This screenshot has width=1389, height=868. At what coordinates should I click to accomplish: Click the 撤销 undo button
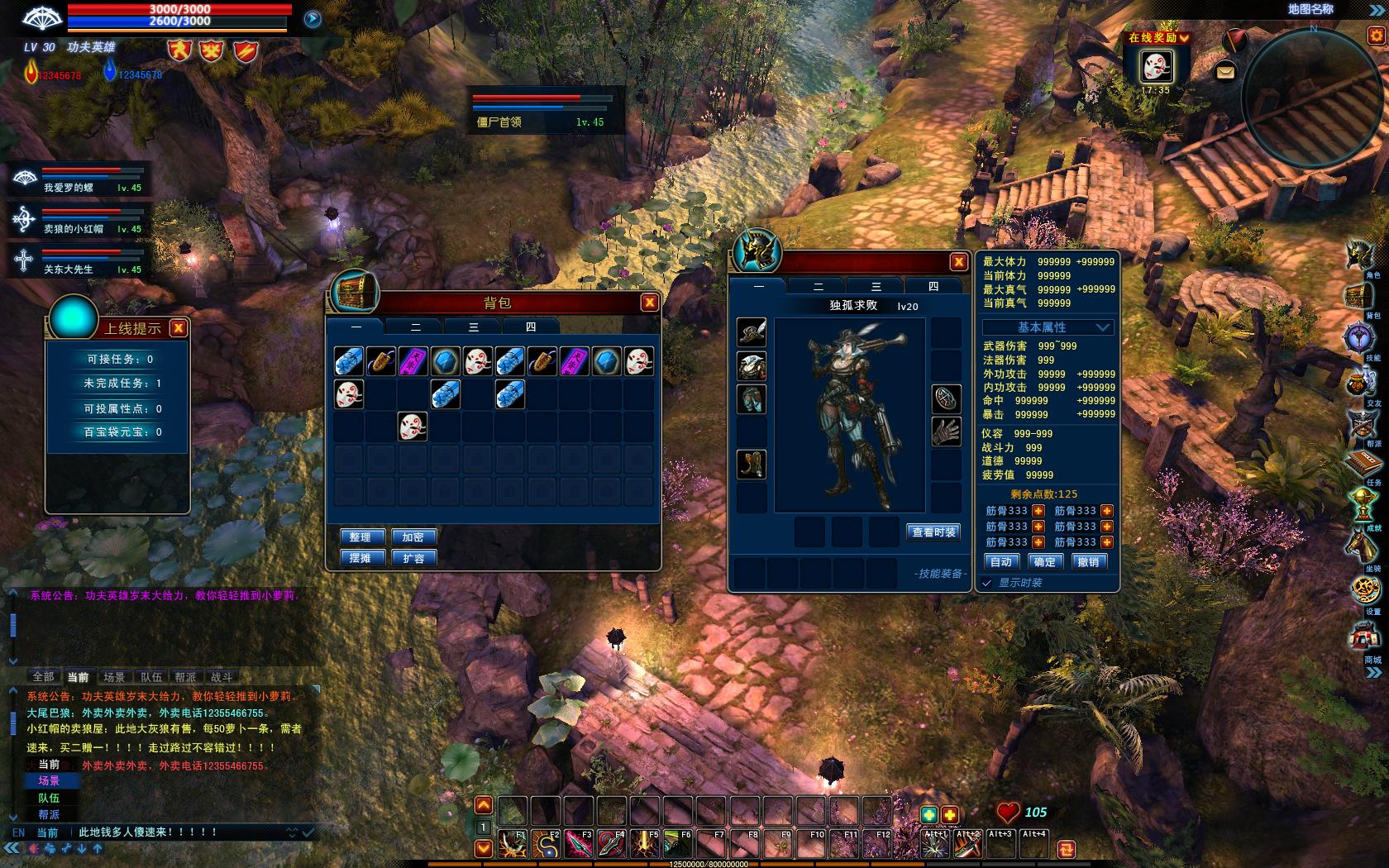1088,562
